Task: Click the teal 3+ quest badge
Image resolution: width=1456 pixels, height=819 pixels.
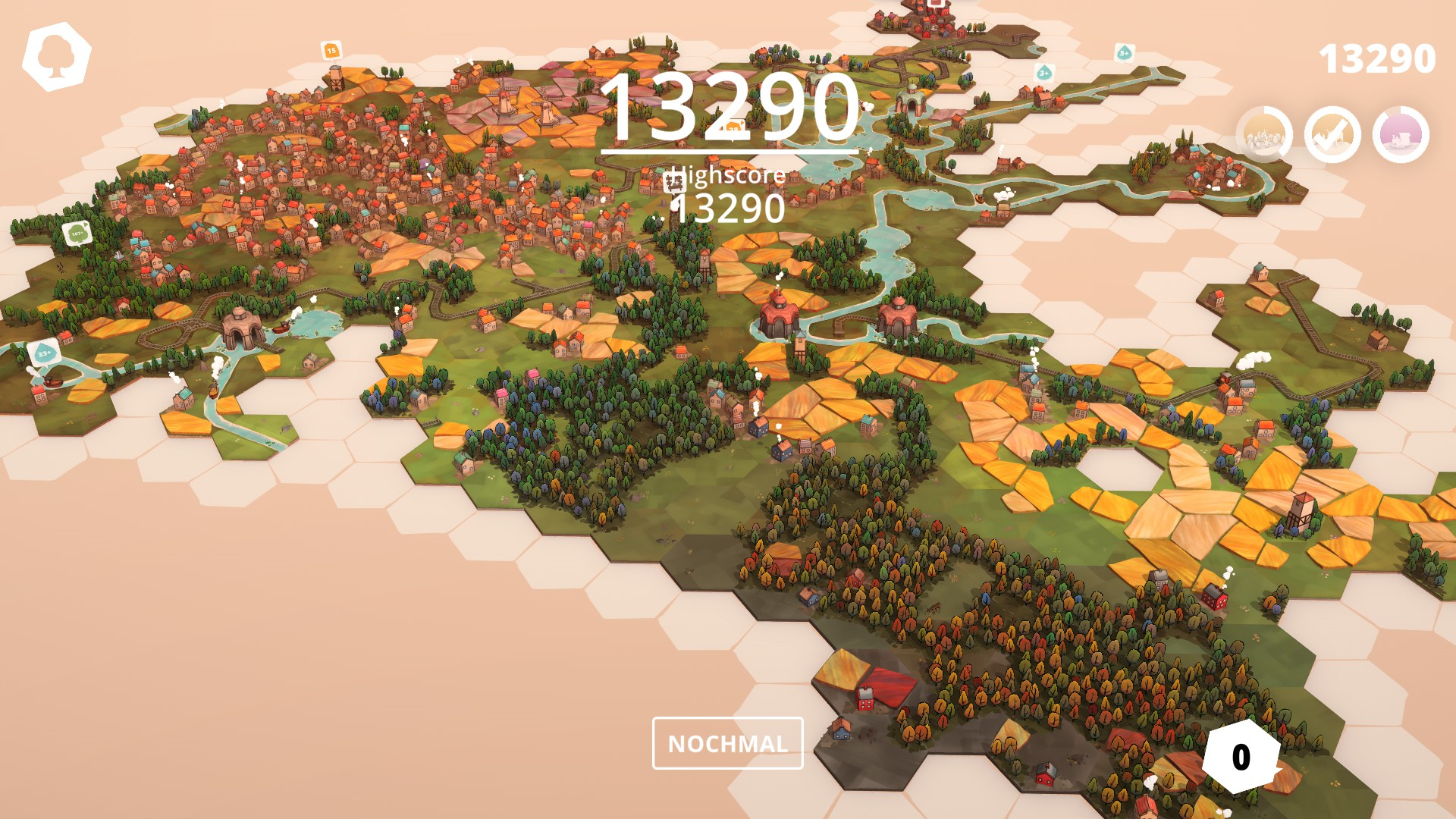Action: (x=1045, y=74)
